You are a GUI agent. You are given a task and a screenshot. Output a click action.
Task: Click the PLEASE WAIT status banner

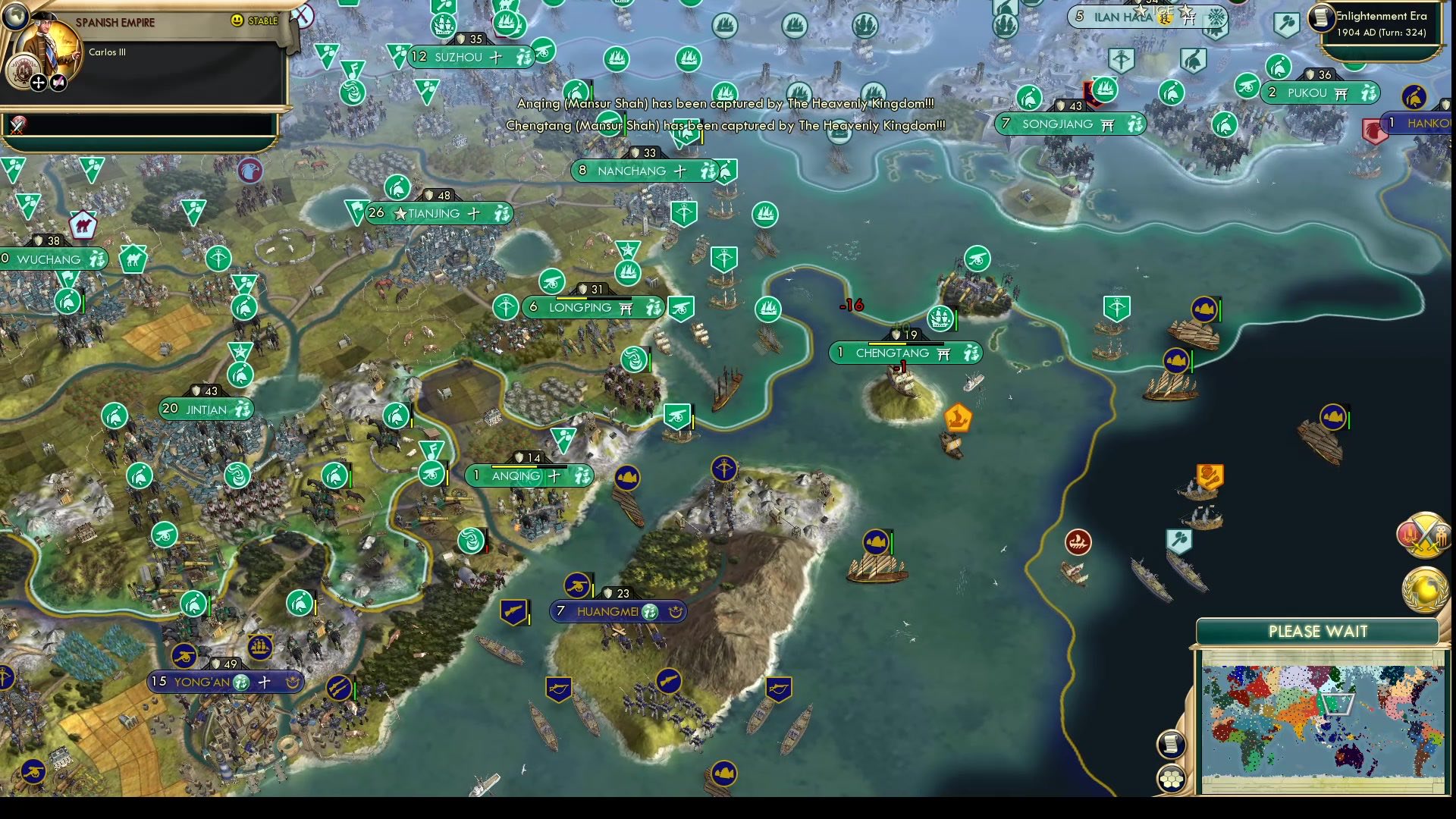[x=1317, y=630]
